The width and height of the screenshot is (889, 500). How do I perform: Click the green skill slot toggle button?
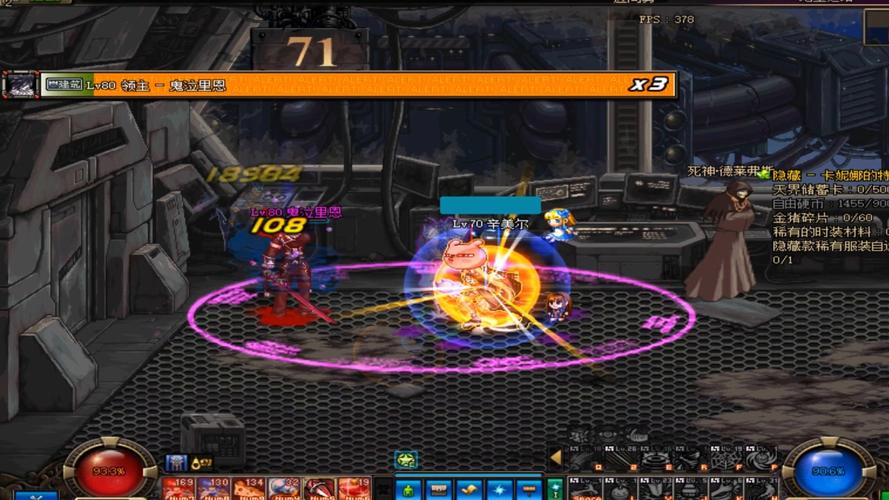(553, 489)
